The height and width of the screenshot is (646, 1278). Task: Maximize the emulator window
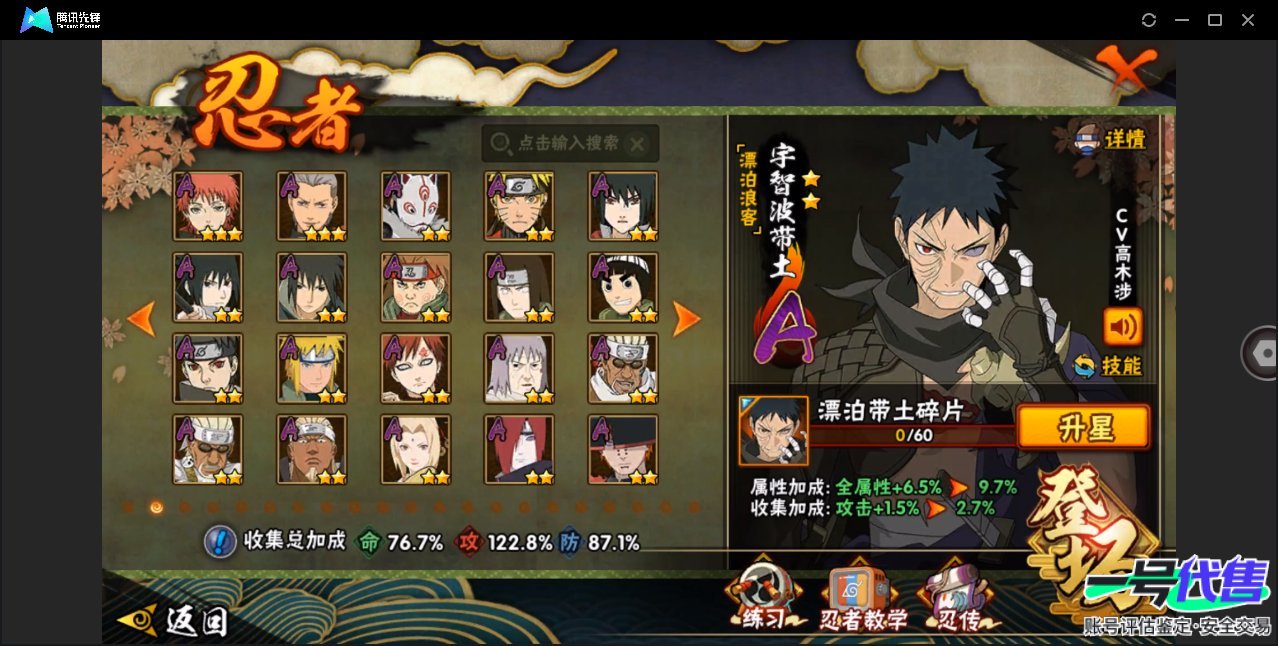click(x=1215, y=20)
